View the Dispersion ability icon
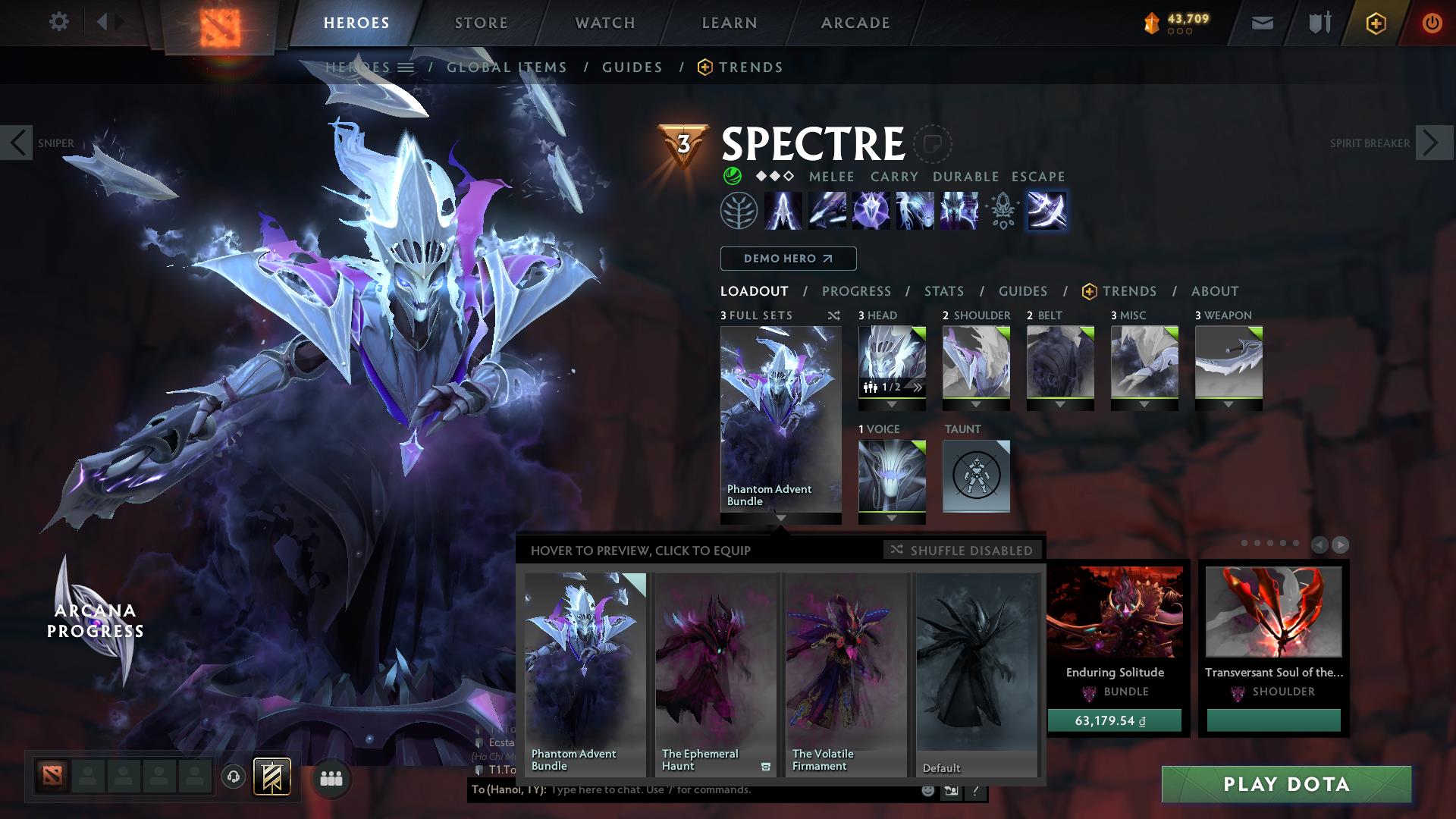 [872, 211]
